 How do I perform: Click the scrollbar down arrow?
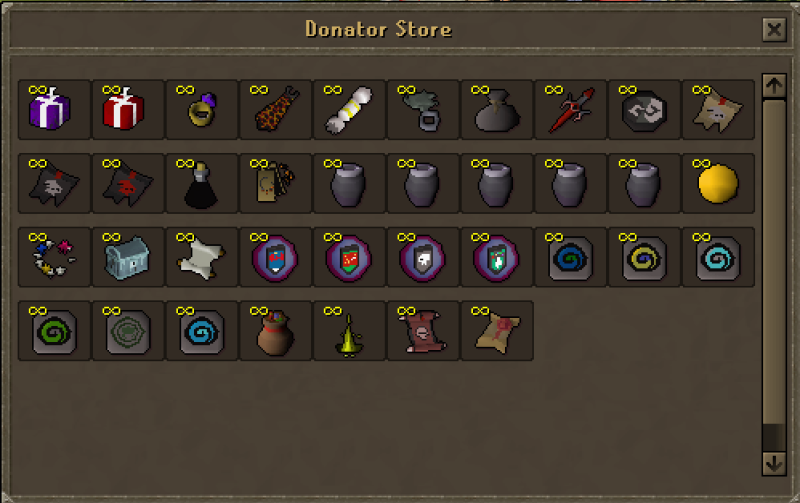click(774, 463)
